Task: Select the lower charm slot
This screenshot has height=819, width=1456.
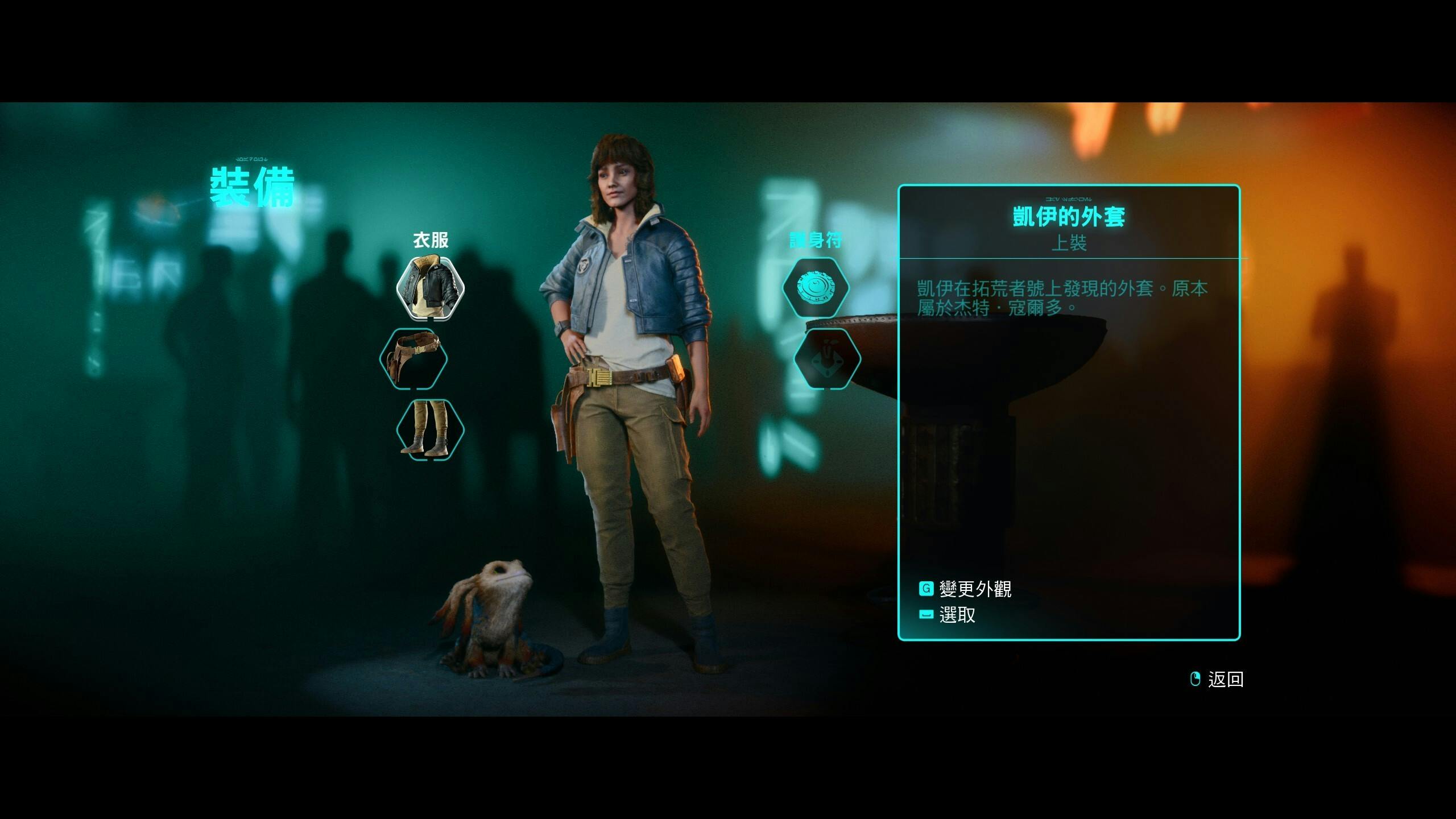Action: pos(827,358)
